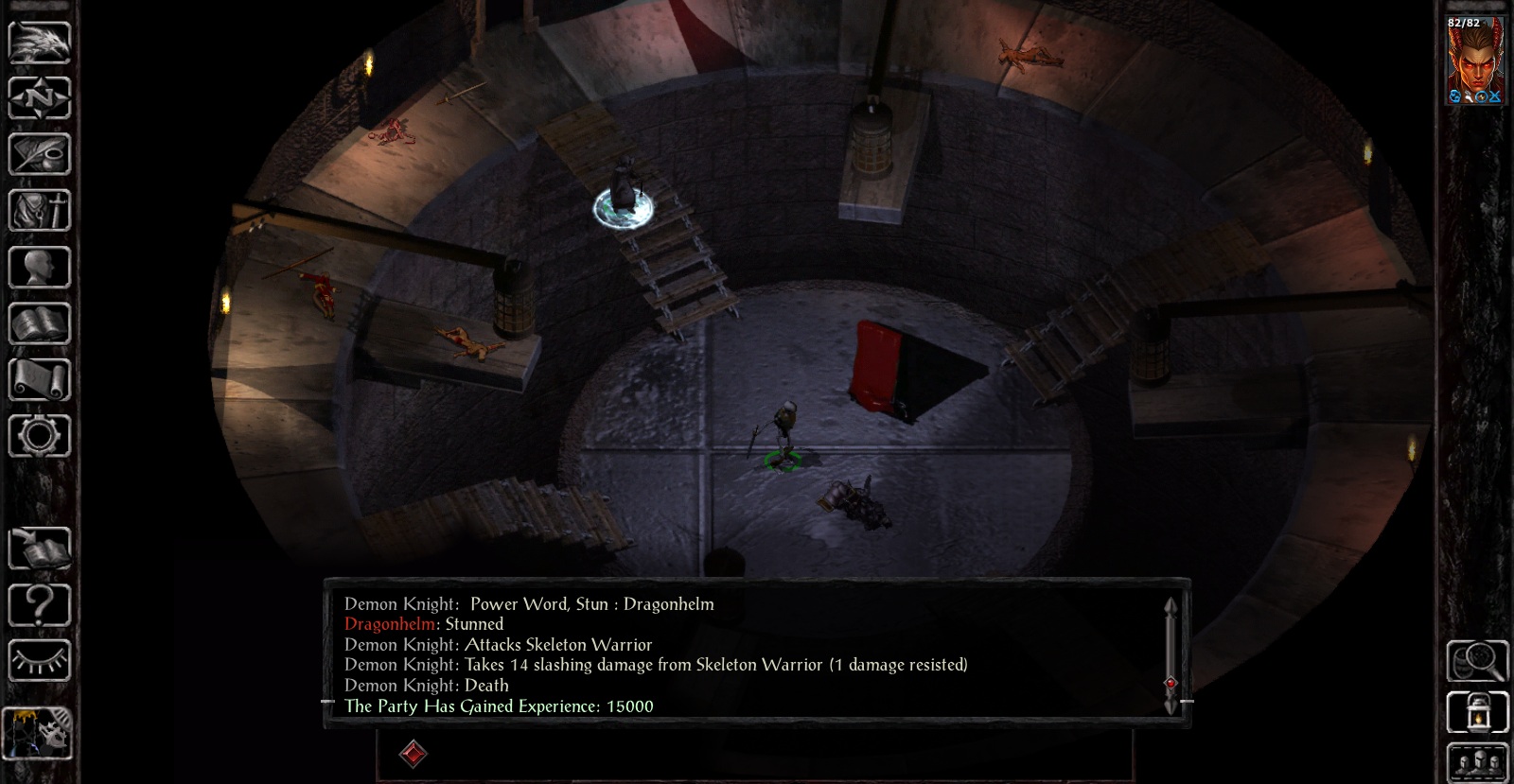Screen dimensions: 1514x784
Task: Open the area map with the compass icon
Action: [39, 97]
